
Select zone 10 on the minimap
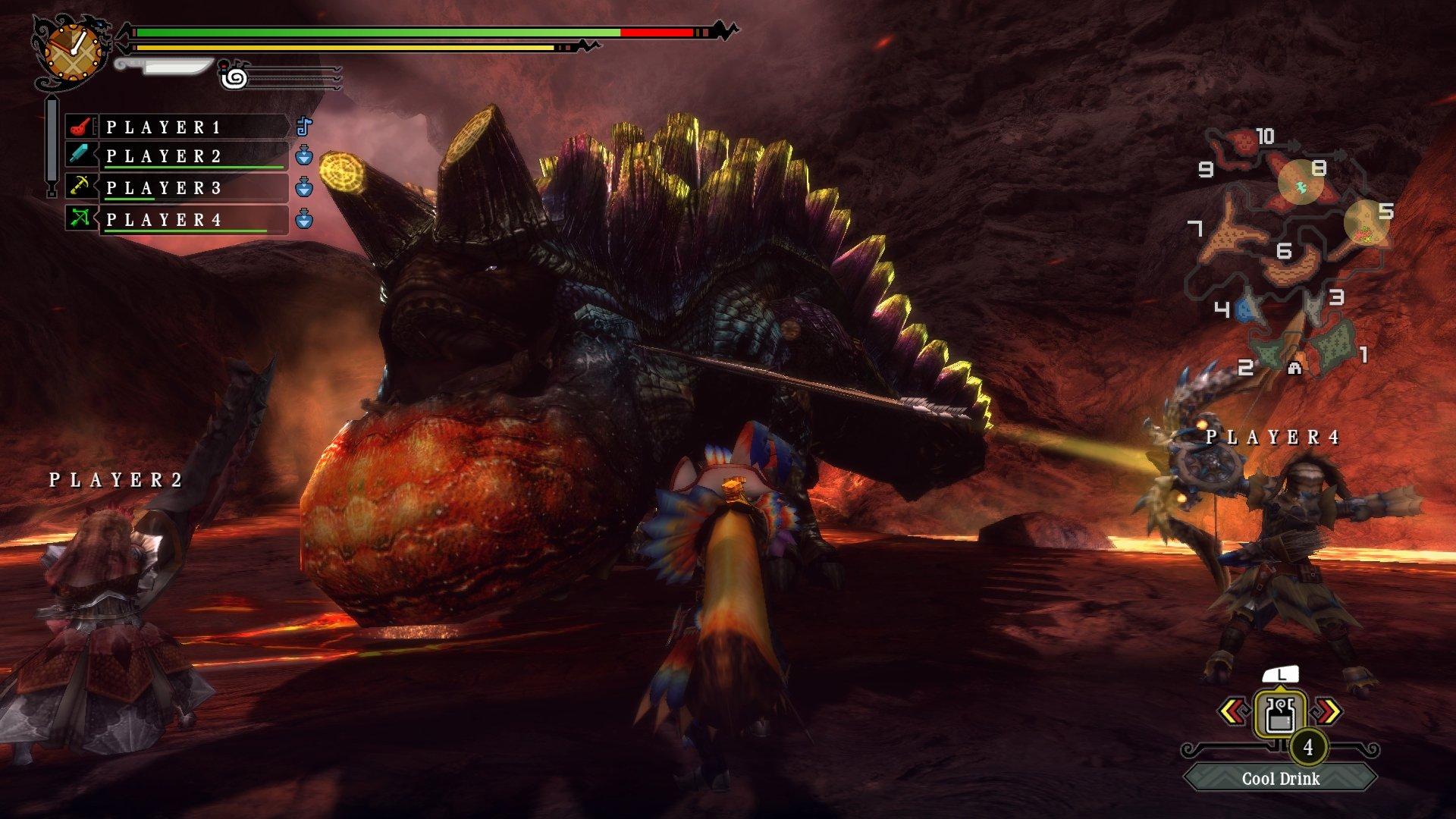(x=1263, y=136)
